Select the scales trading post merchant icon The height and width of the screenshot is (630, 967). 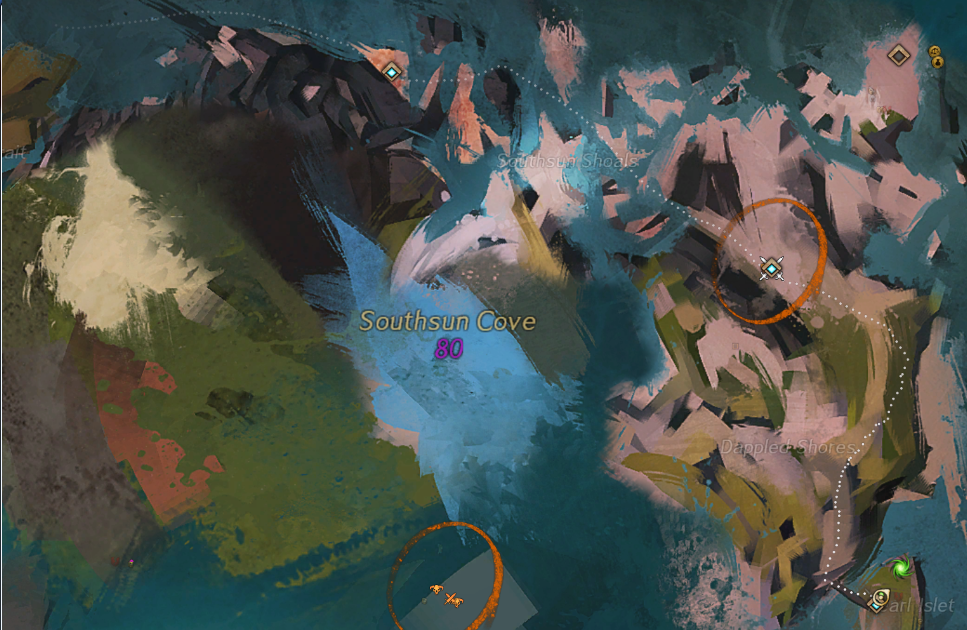click(x=935, y=50)
